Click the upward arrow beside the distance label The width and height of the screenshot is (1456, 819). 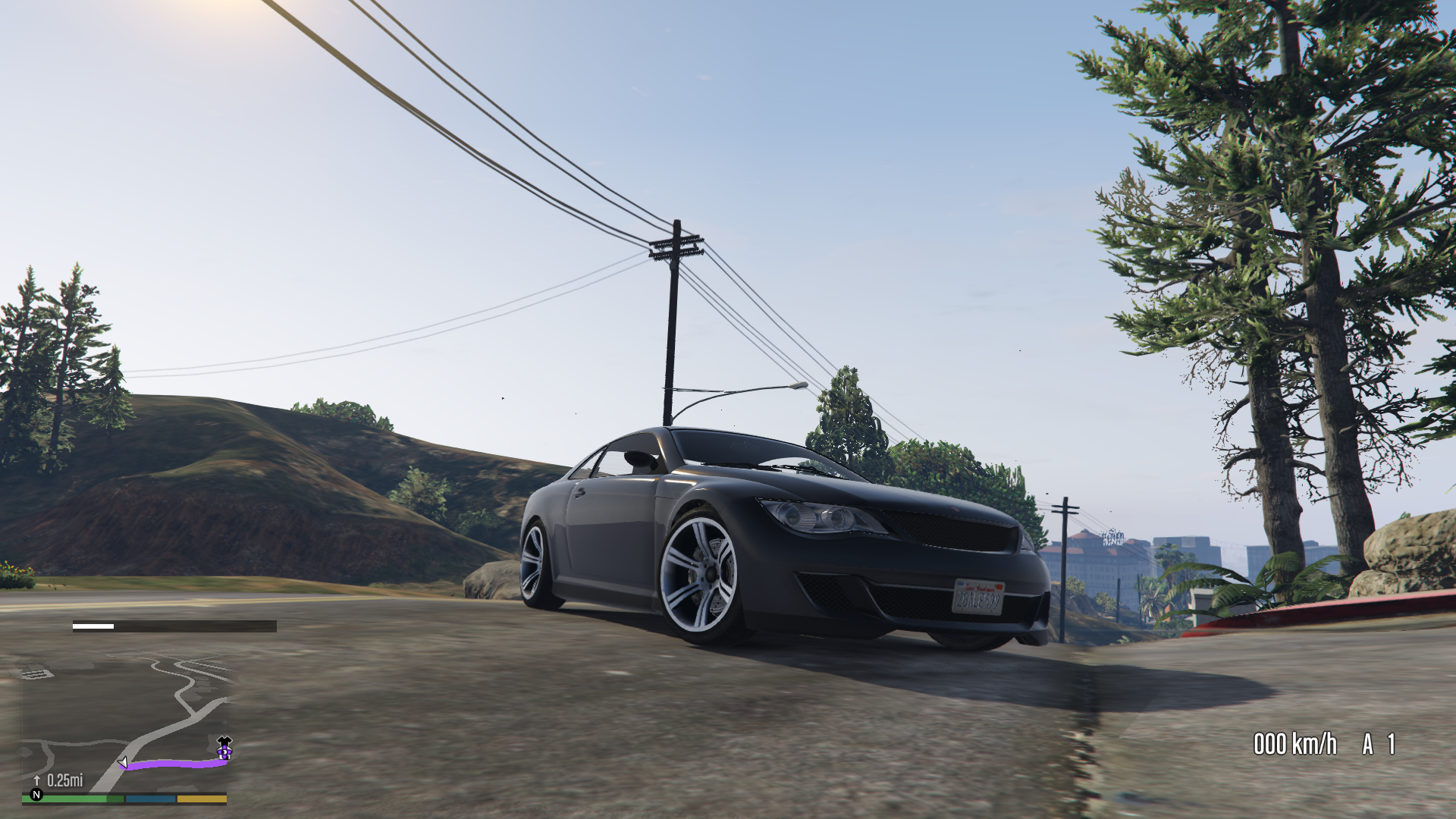pyautogui.click(x=36, y=780)
